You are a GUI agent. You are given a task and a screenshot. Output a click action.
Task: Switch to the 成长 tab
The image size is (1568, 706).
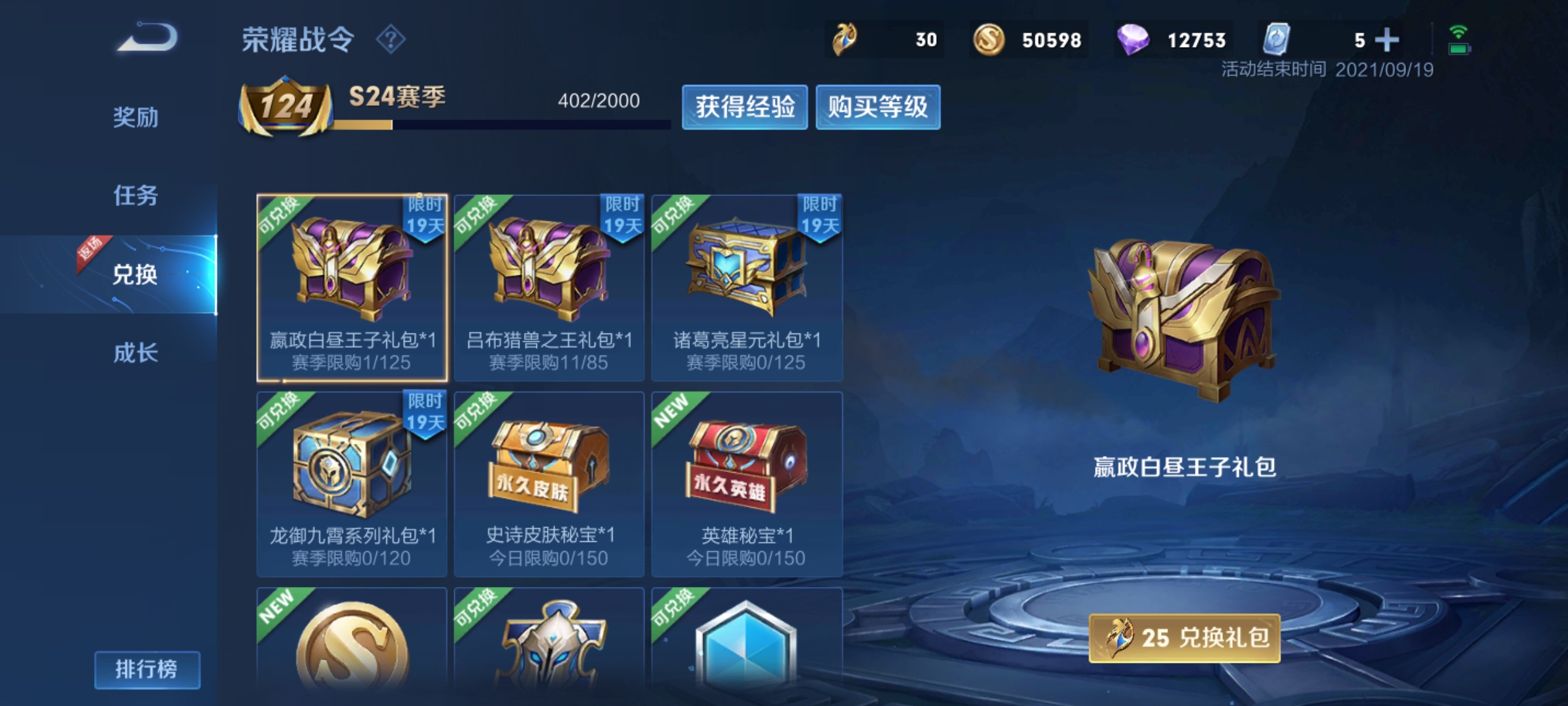(x=136, y=353)
